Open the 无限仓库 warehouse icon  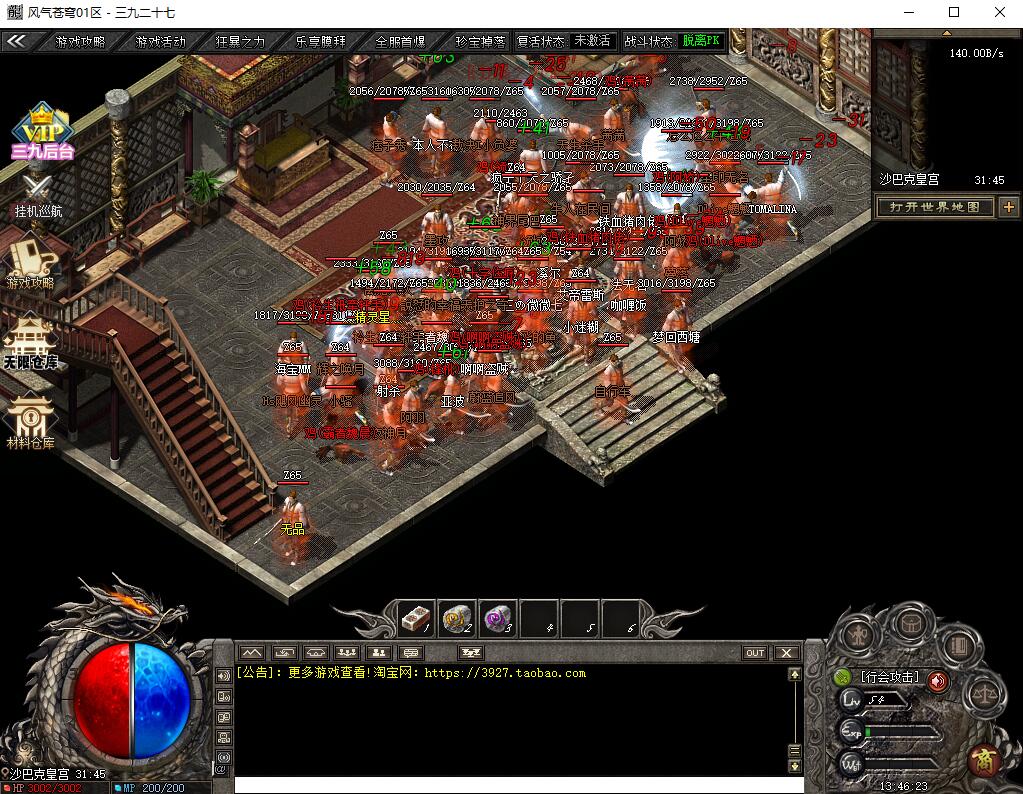tap(31, 342)
